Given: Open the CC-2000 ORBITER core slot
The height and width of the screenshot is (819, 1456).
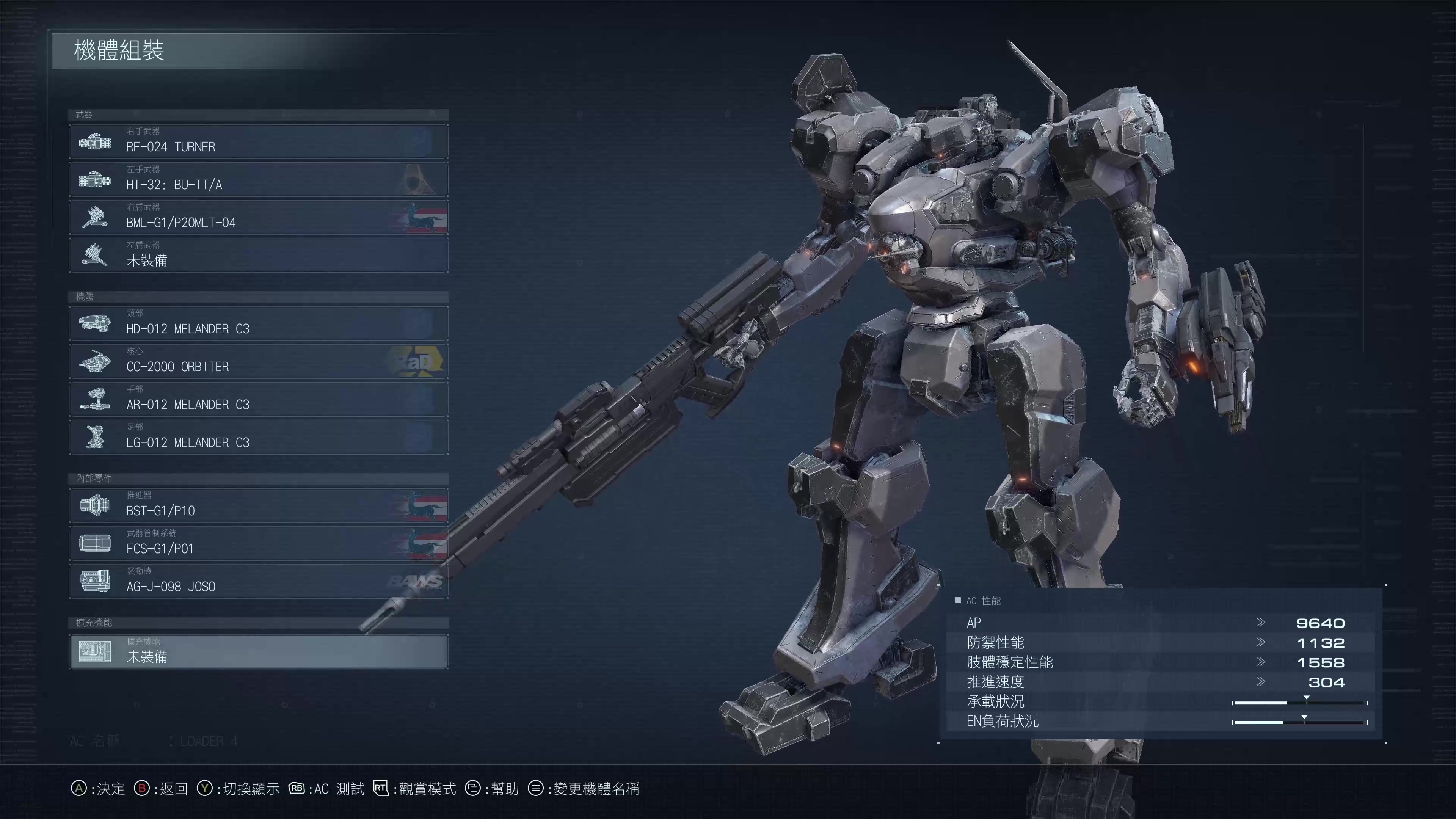Looking at the screenshot, I should pyautogui.click(x=258, y=361).
